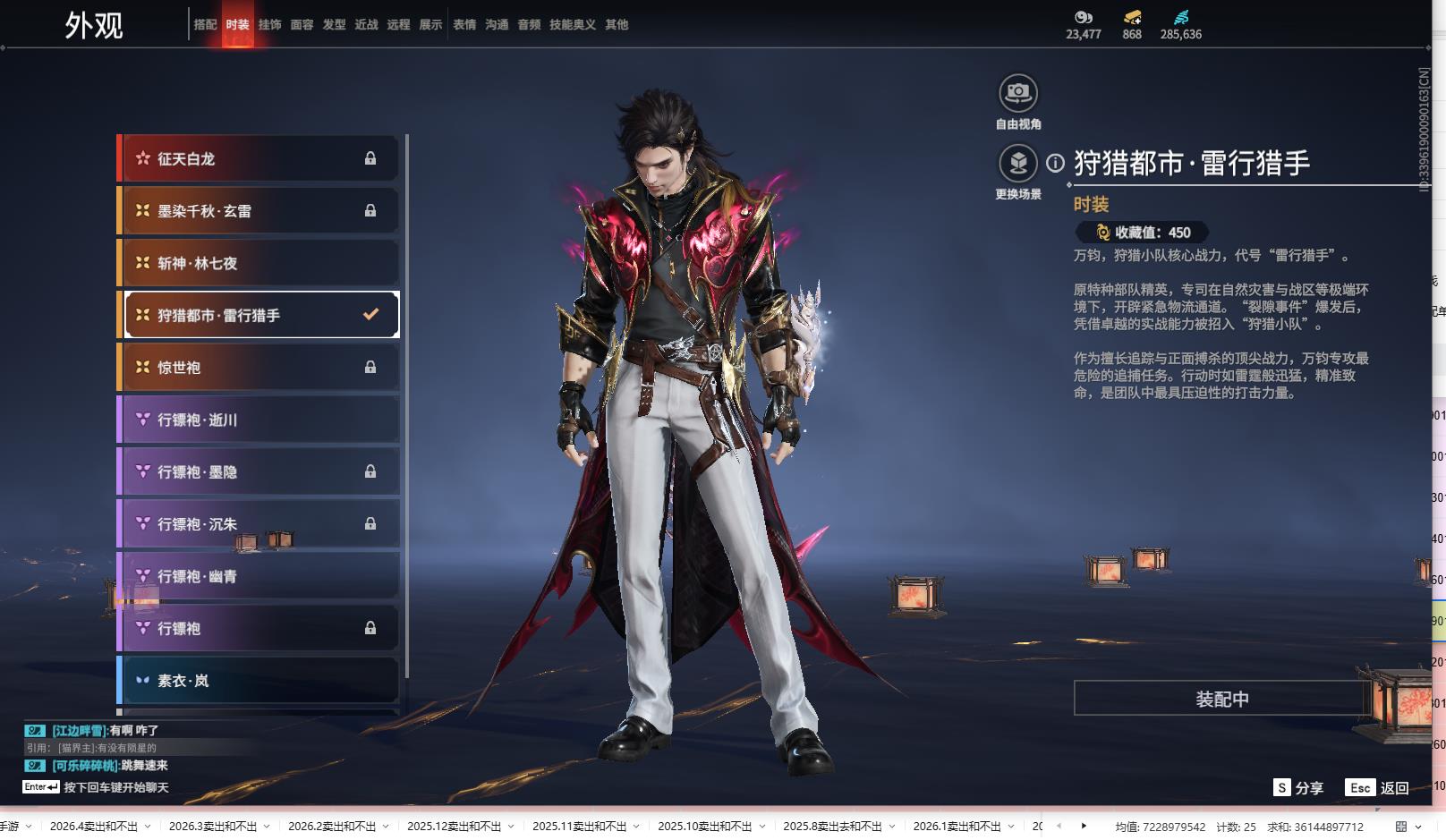The width and height of the screenshot is (1446, 840).
Task: Choose the 行镖袍·逝川 outfit
Action: tap(259, 420)
